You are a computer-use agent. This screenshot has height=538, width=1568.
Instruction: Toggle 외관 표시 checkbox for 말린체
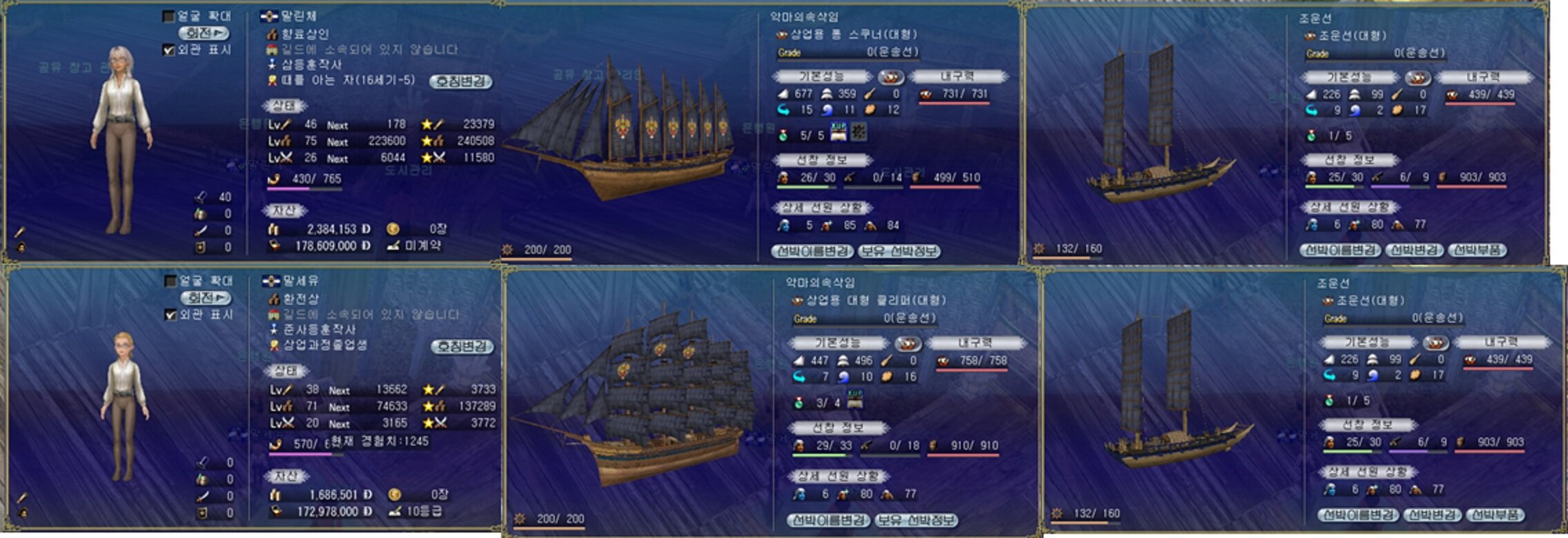click(x=168, y=50)
